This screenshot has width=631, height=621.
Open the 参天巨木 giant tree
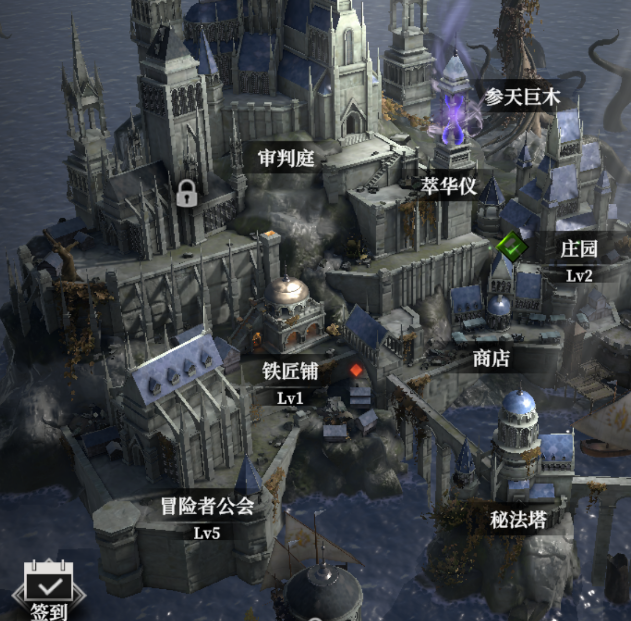click(x=520, y=97)
